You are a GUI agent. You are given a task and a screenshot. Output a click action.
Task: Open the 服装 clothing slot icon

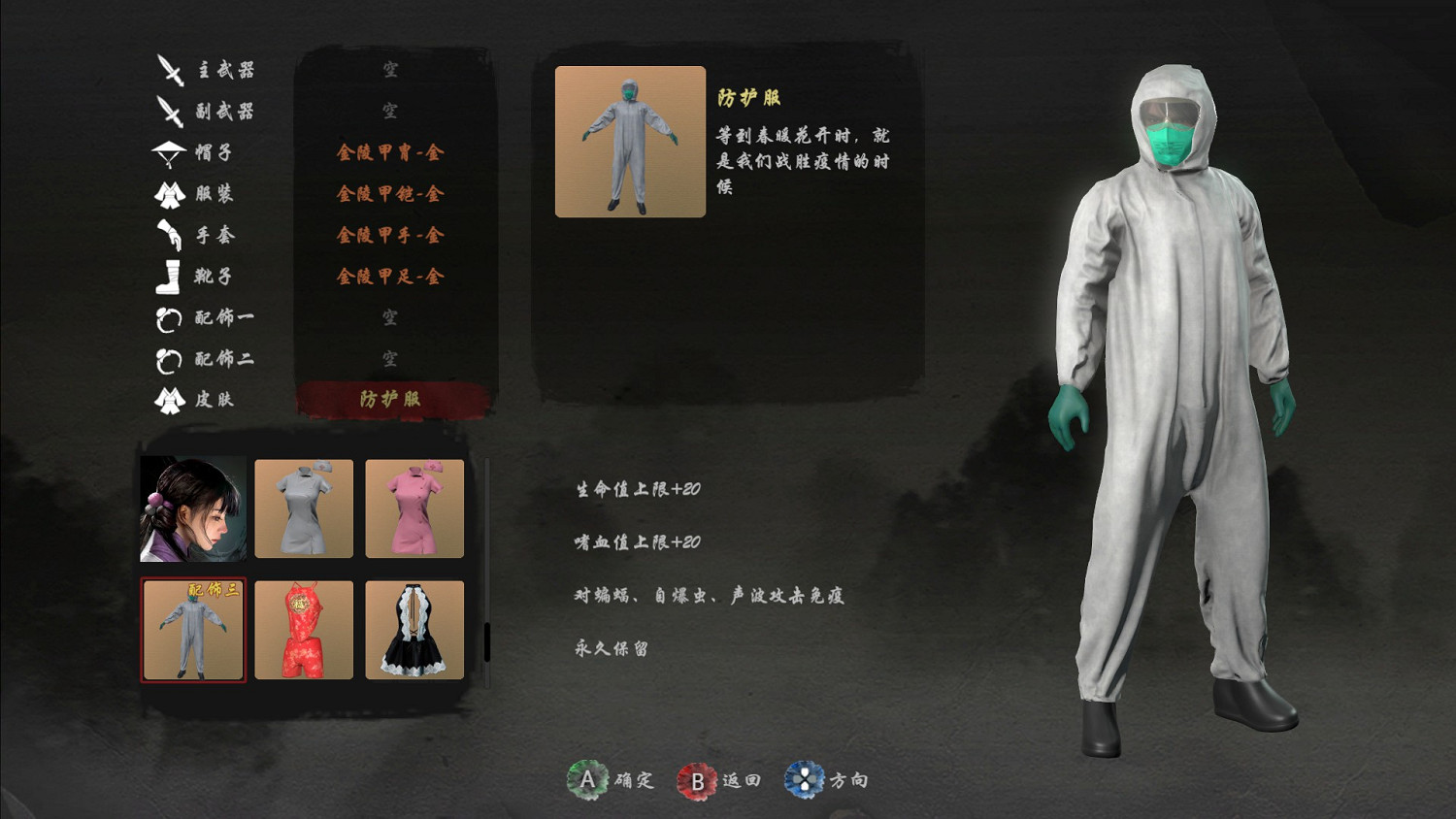tap(171, 193)
